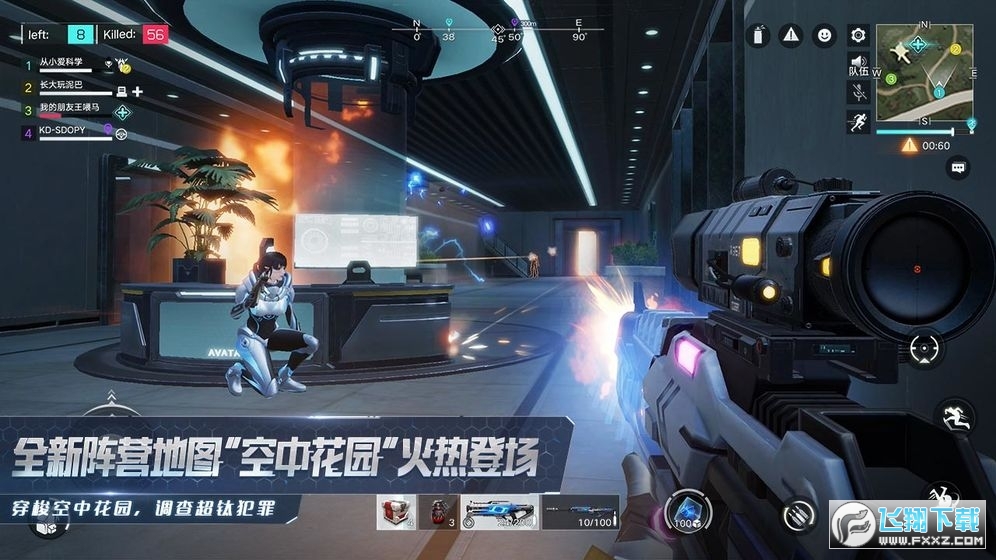Open the chat bubble button
996x560 pixels.
(x=958, y=167)
